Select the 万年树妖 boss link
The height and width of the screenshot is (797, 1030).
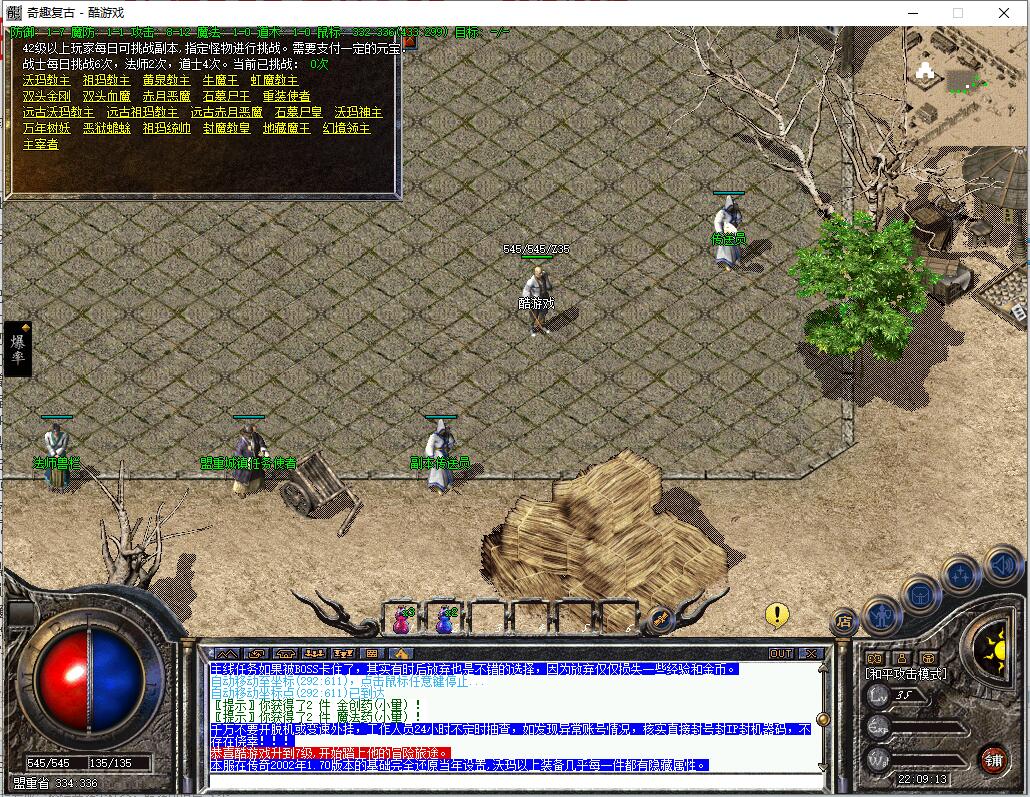coord(46,128)
